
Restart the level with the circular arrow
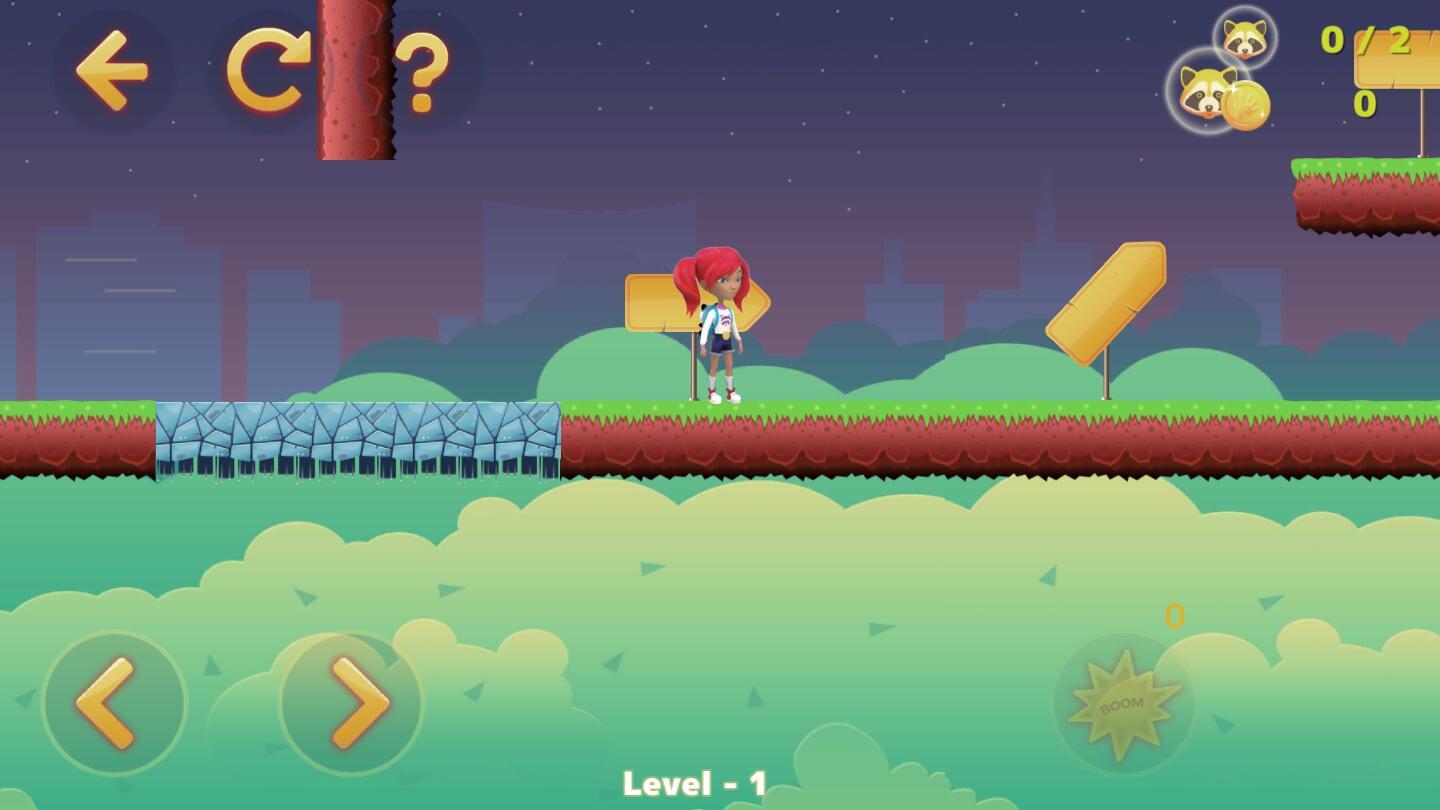coord(267,70)
